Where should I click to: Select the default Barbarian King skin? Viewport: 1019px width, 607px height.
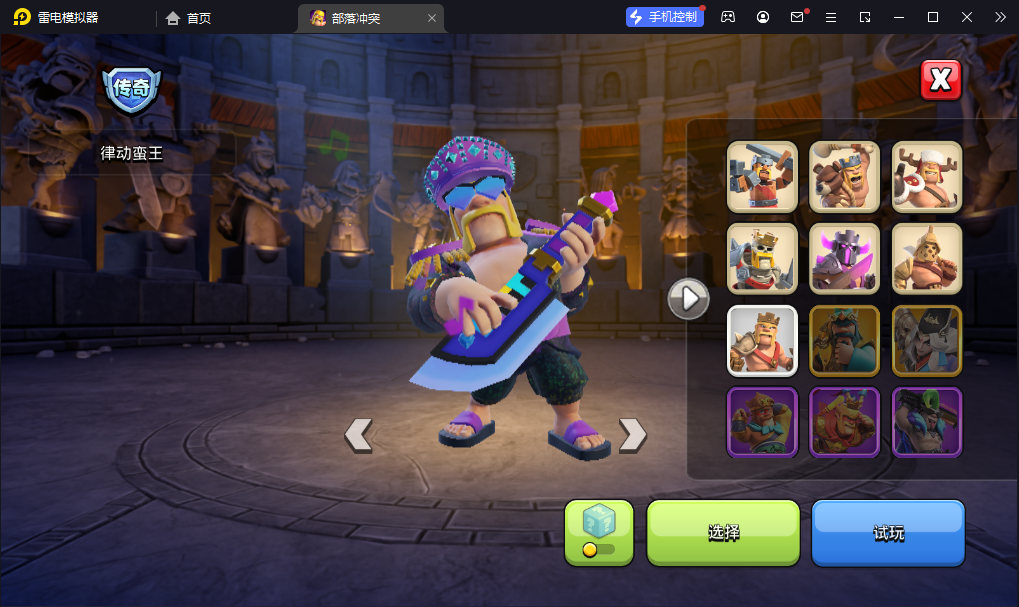pyautogui.click(x=762, y=340)
